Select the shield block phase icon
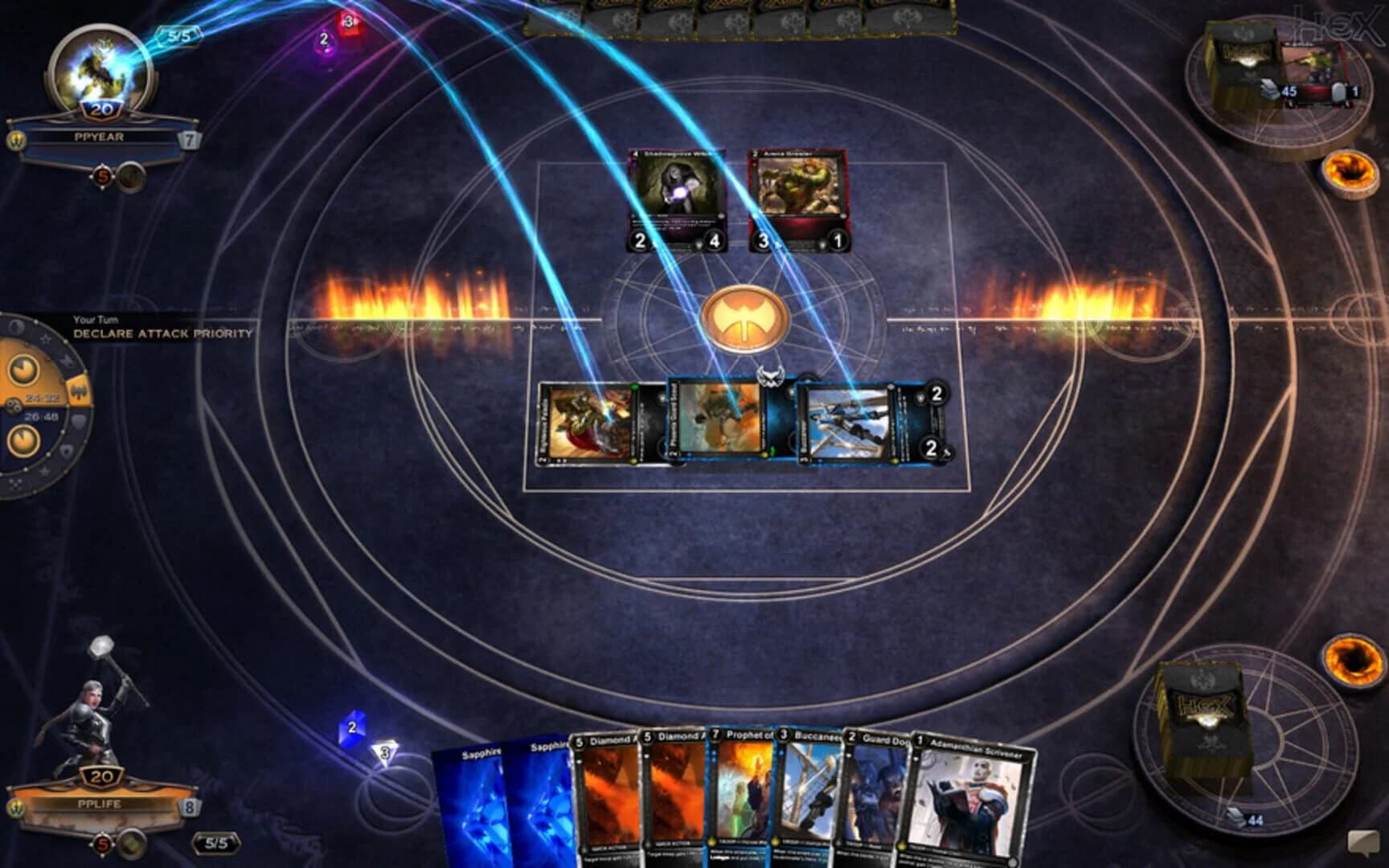 point(79,419)
